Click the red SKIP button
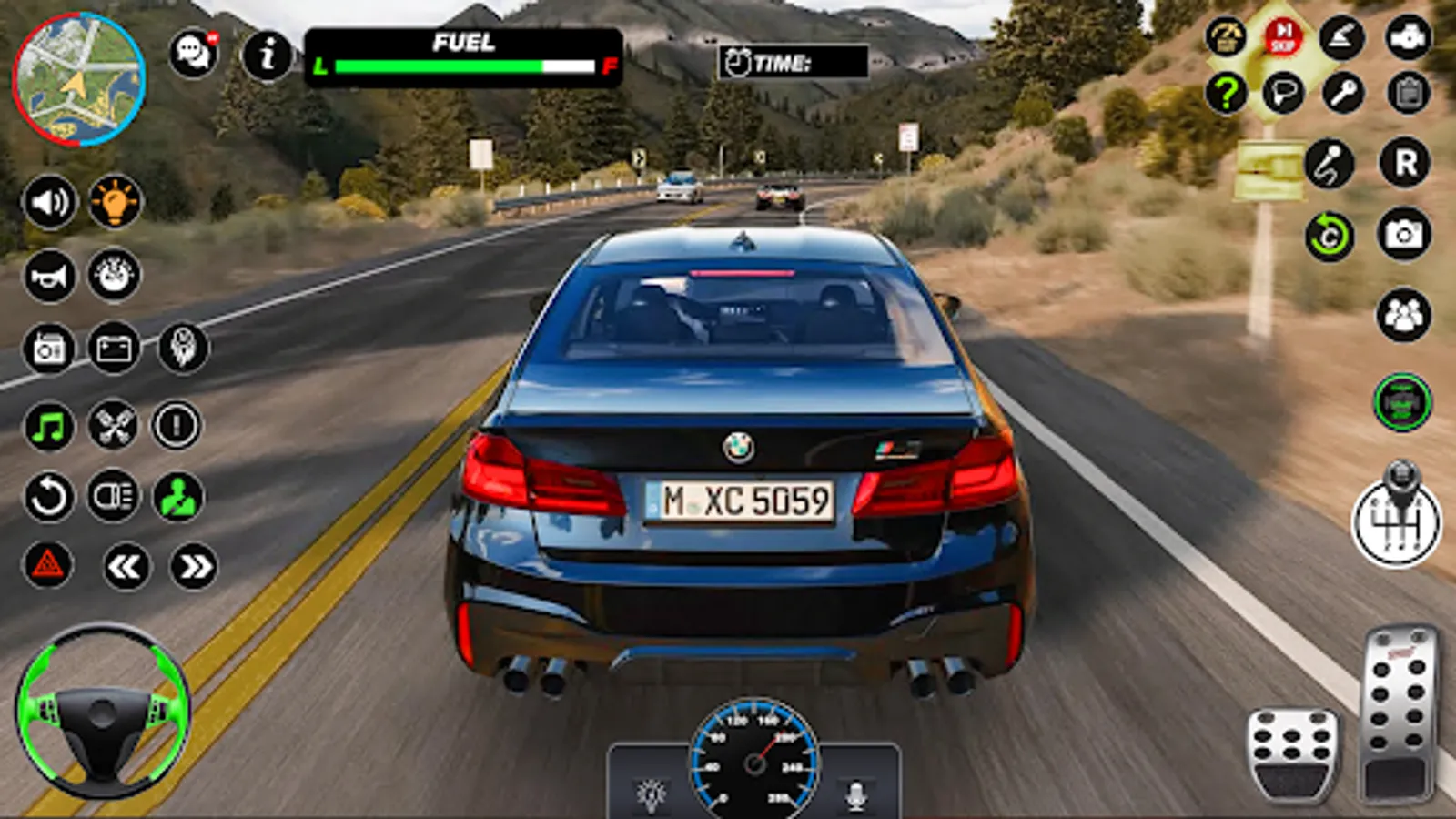Viewport: 1456px width, 819px height. tap(1283, 37)
